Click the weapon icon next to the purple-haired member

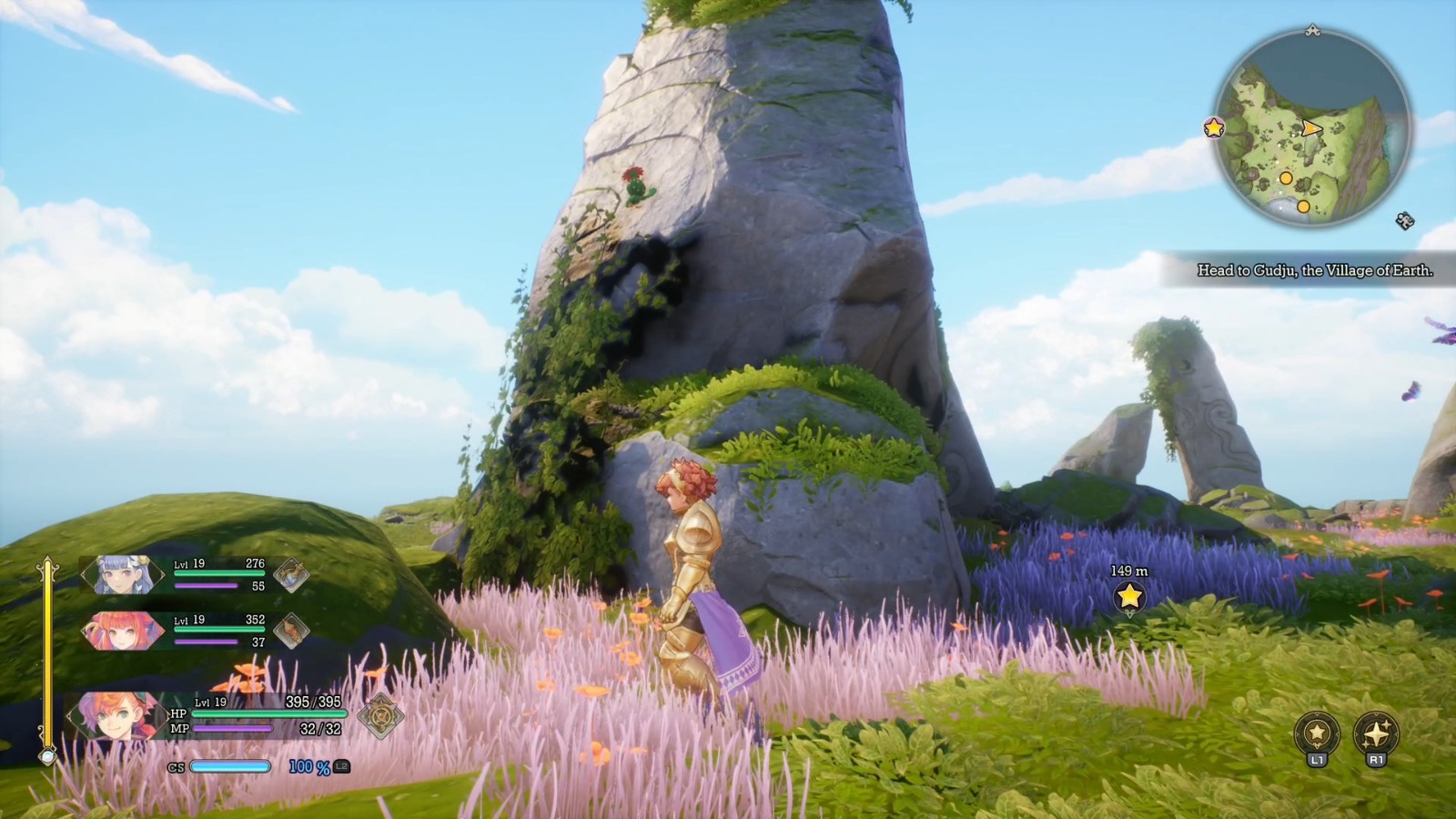point(291,575)
